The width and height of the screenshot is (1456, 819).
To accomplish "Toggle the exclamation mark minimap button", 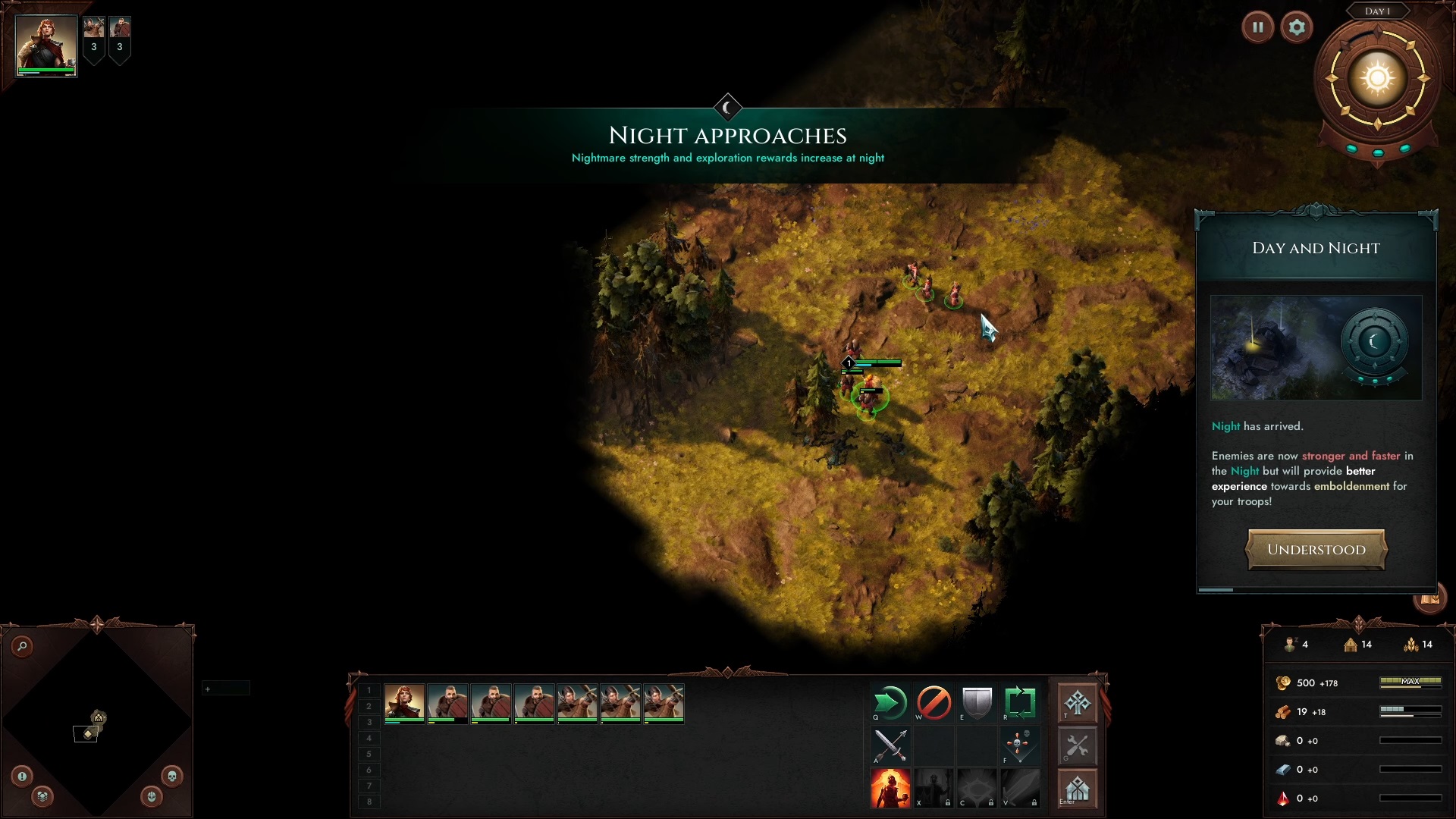I will click(22, 776).
